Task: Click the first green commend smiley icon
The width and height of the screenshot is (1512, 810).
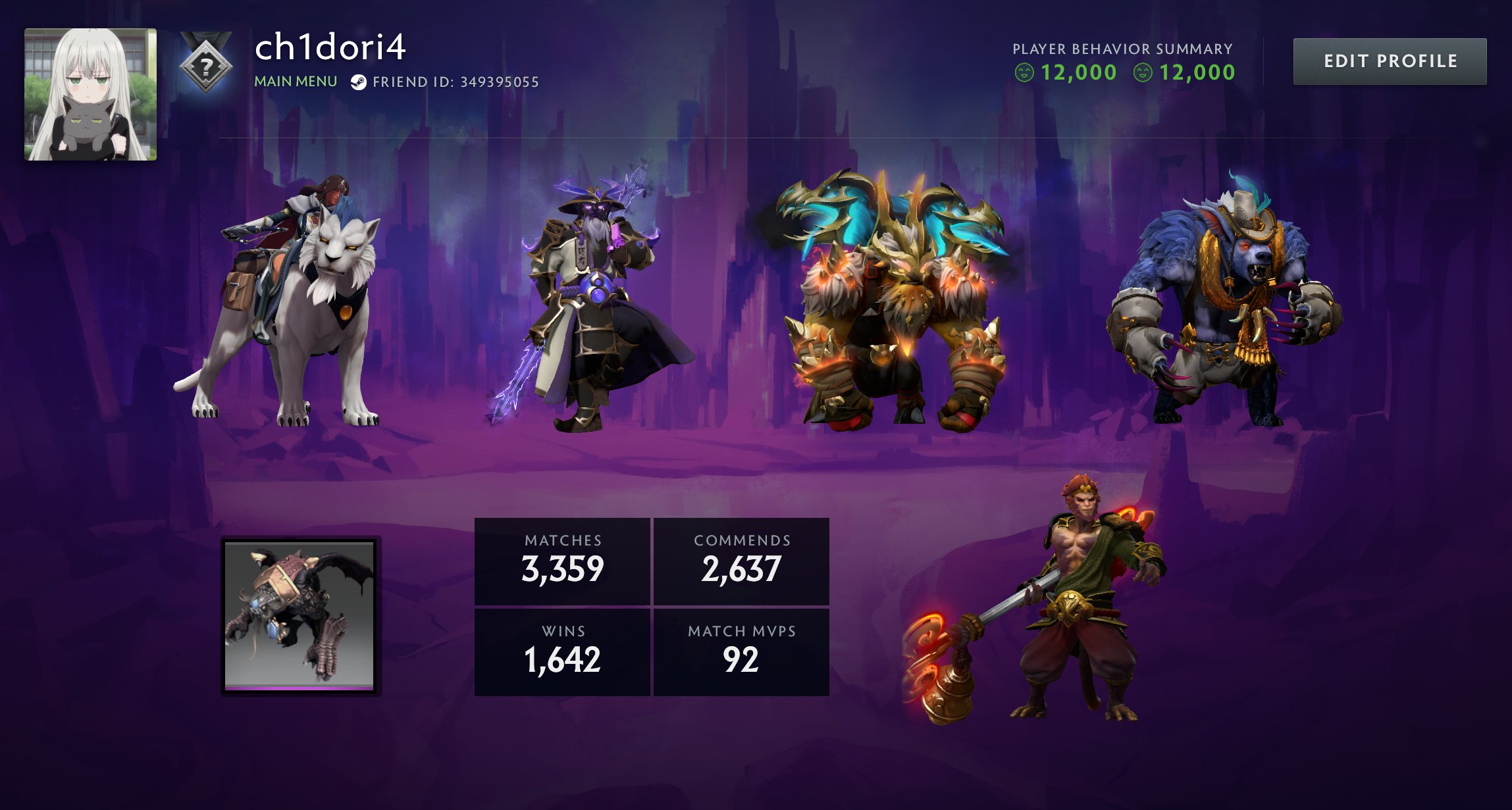Action: (1024, 72)
